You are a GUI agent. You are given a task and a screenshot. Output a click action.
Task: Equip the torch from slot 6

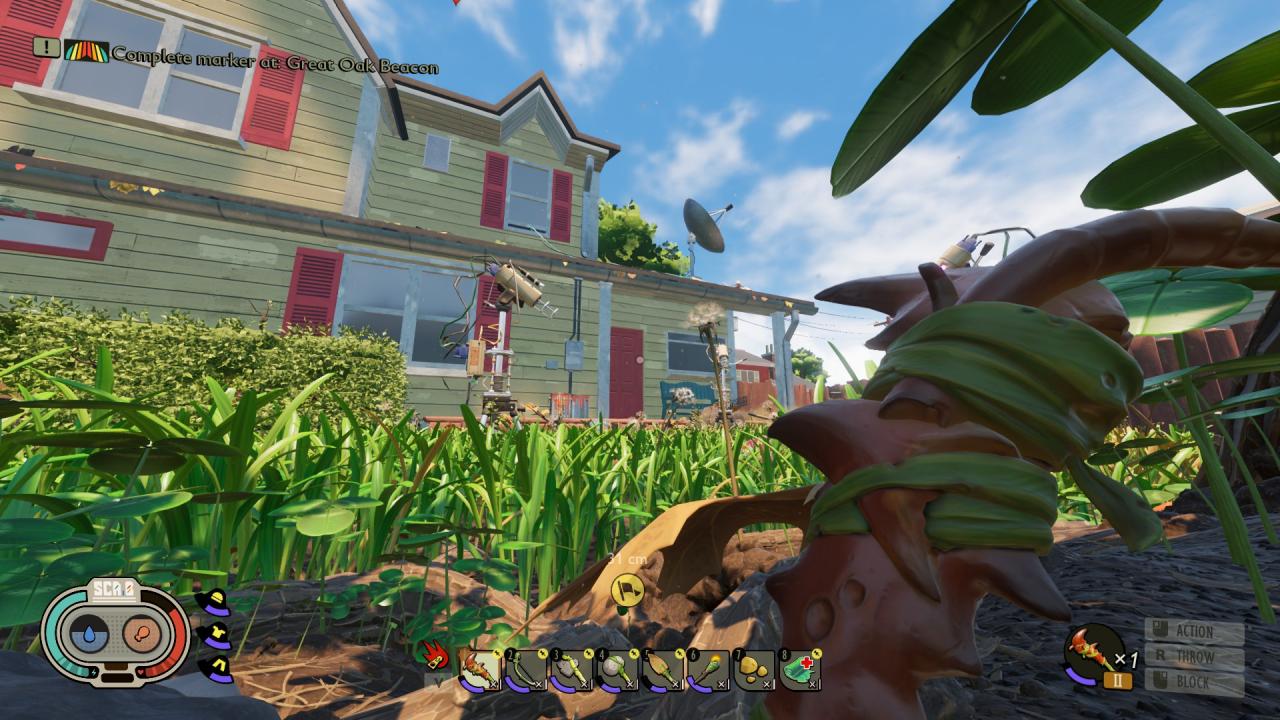tap(706, 669)
